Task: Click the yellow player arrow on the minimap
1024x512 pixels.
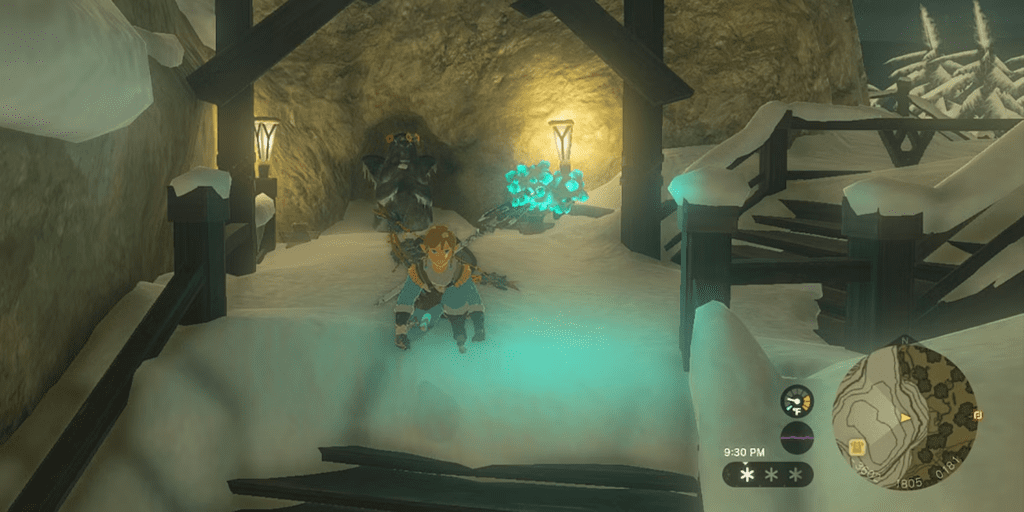Action: point(906,415)
